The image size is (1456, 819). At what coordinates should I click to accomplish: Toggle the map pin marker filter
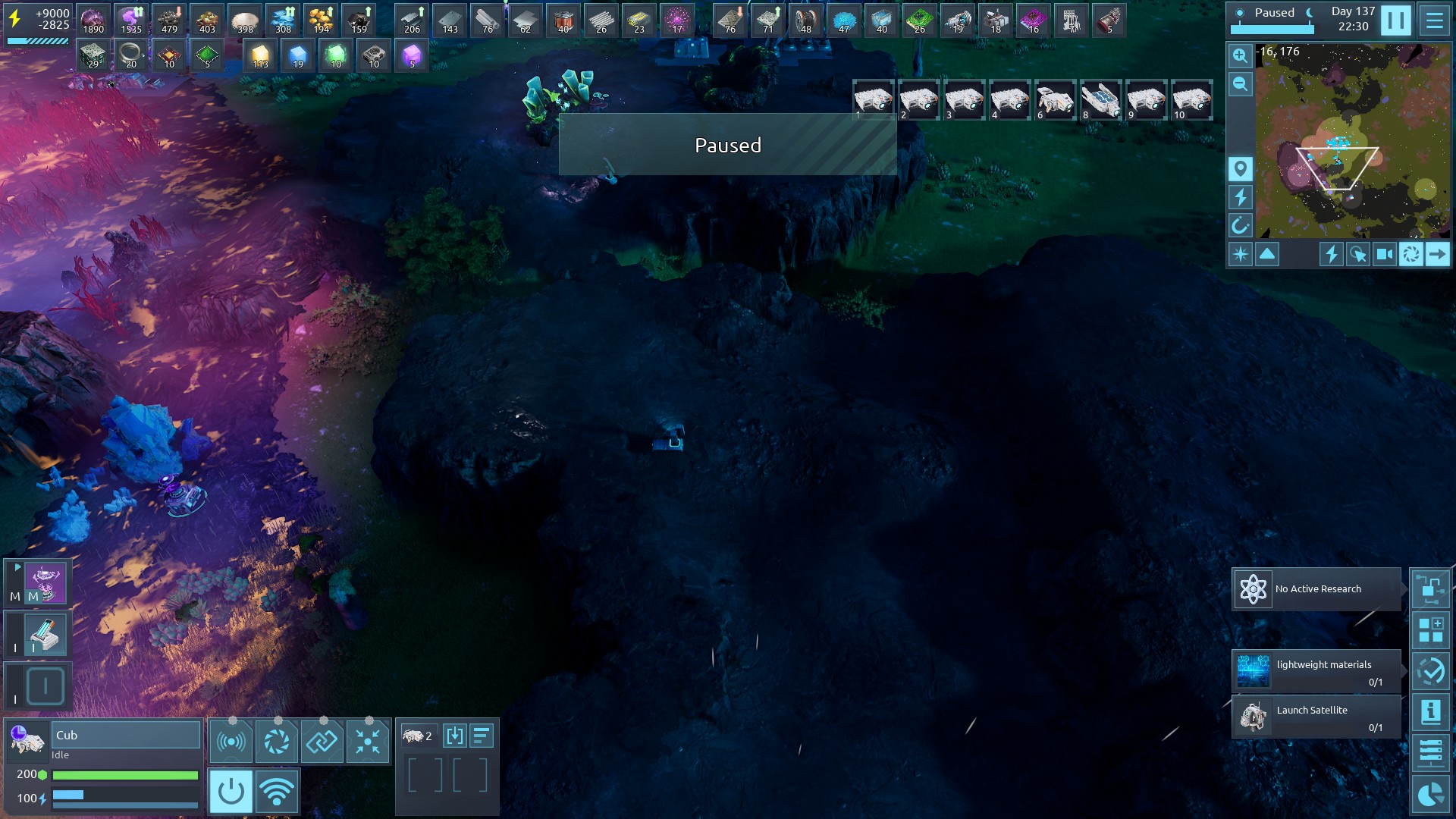1240,168
